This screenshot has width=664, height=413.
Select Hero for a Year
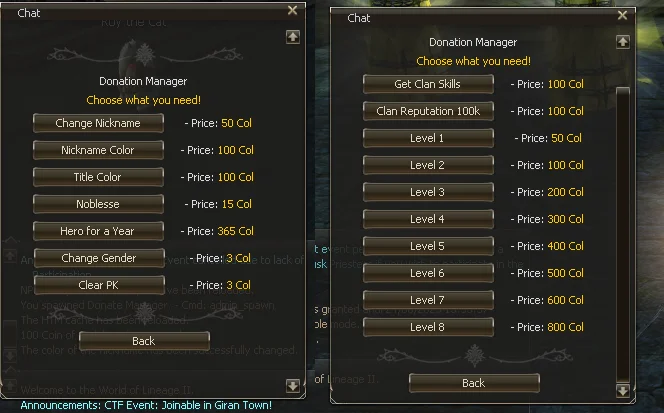tap(98, 231)
